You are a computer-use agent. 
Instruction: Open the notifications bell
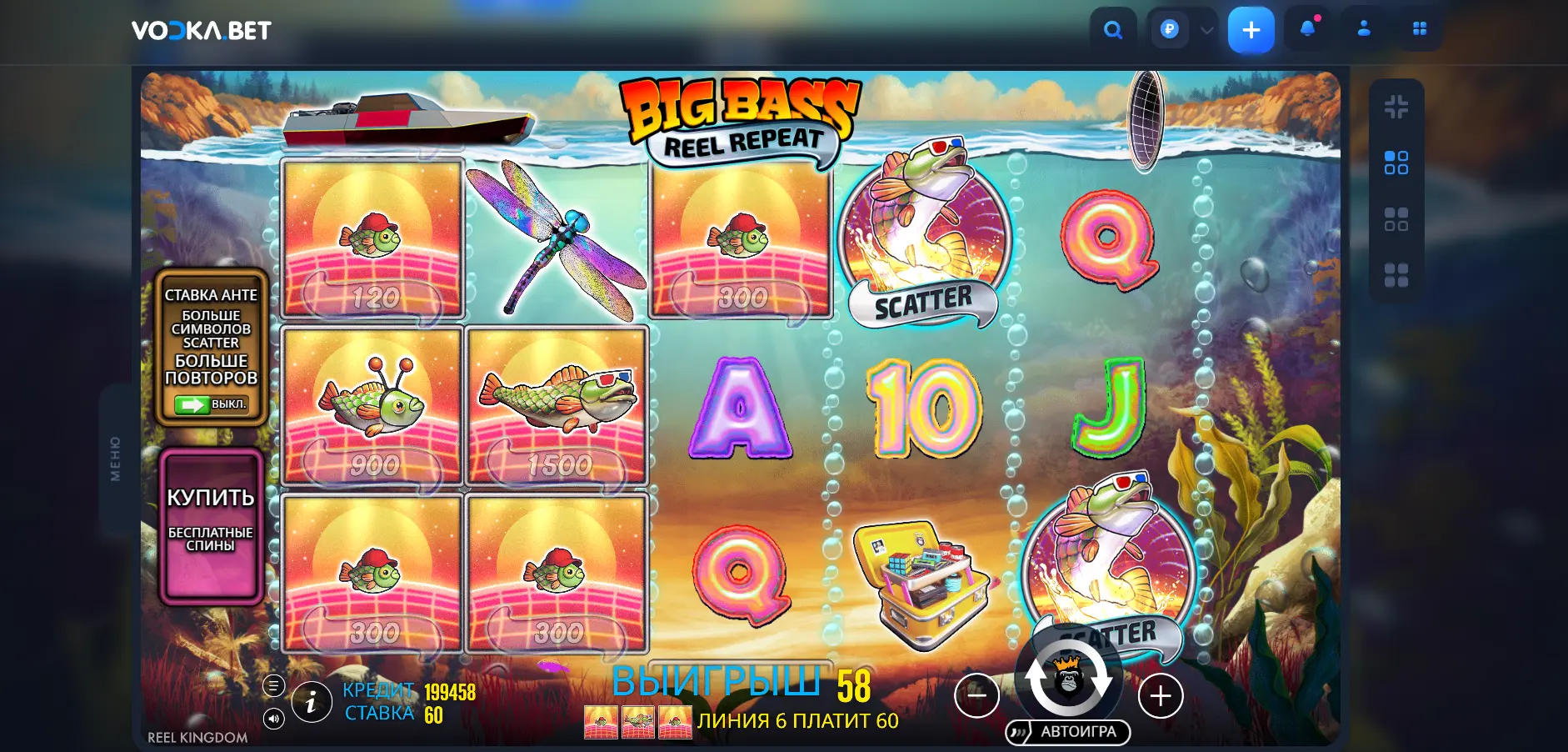1308,29
